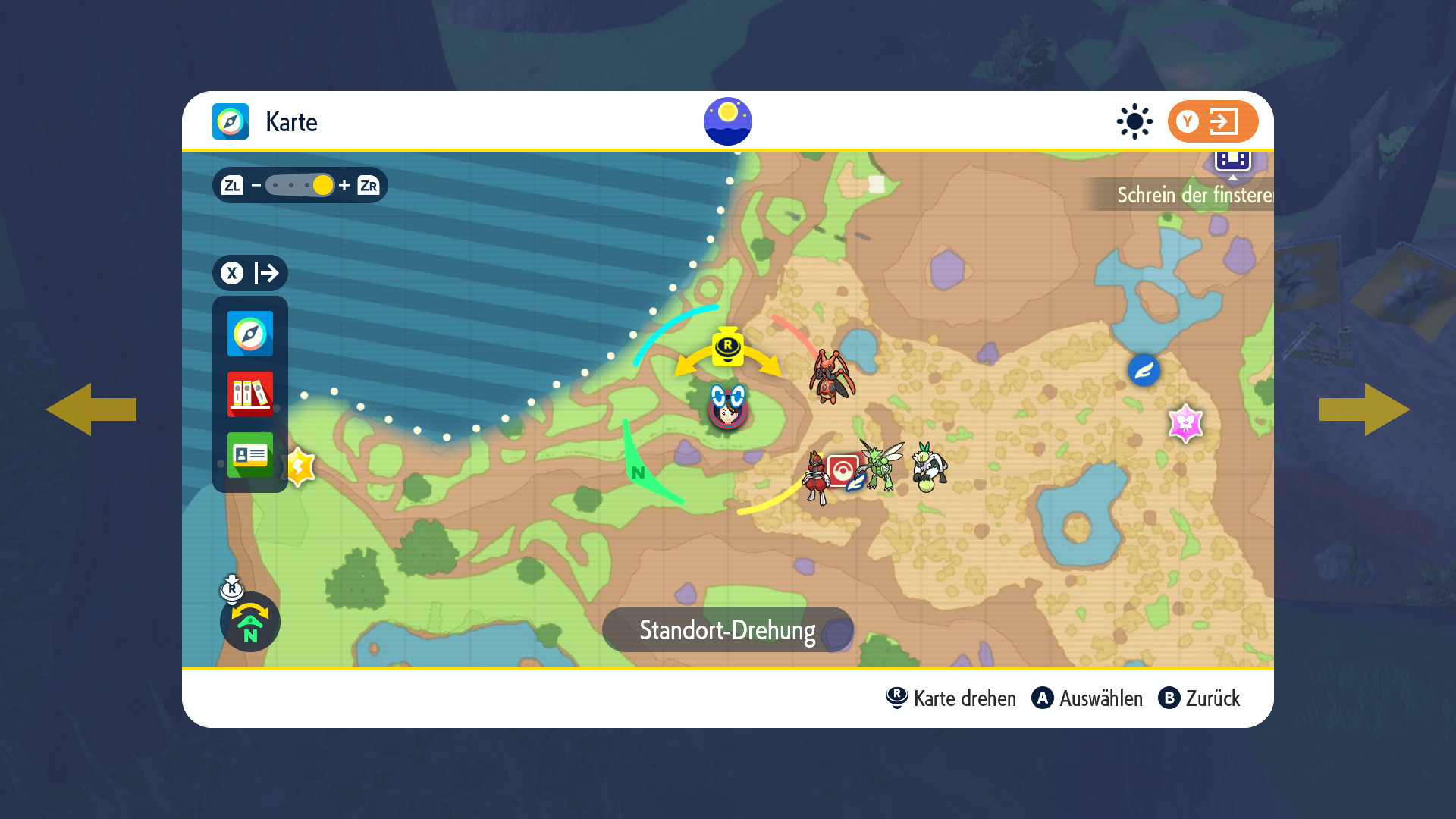1456x819 pixels.
Task: Select the pink fairy Tera raid crystal
Action: tap(1186, 423)
